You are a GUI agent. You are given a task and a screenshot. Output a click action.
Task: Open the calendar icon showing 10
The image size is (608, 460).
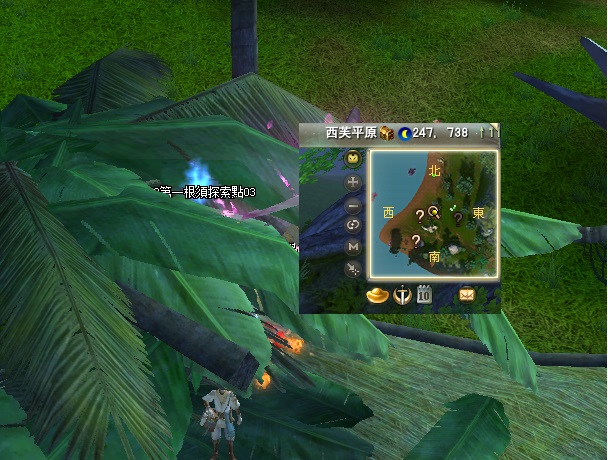(x=423, y=295)
